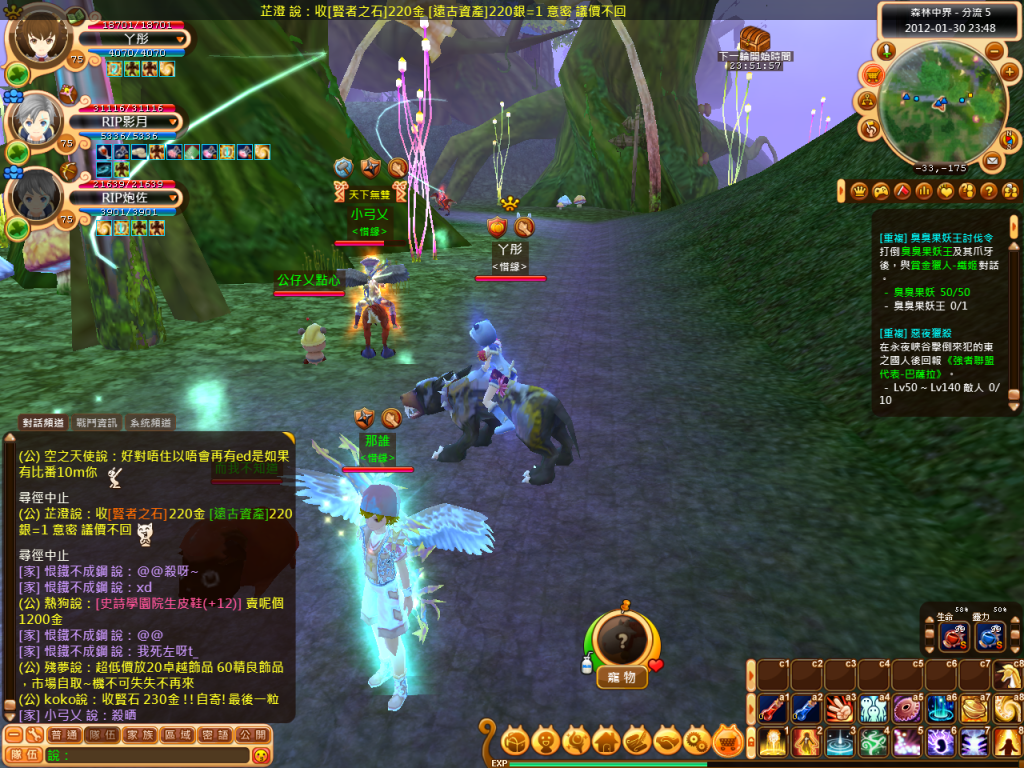This screenshot has width=1024, height=768.
Task: Use the red potion in slot a1
Action: point(771,709)
